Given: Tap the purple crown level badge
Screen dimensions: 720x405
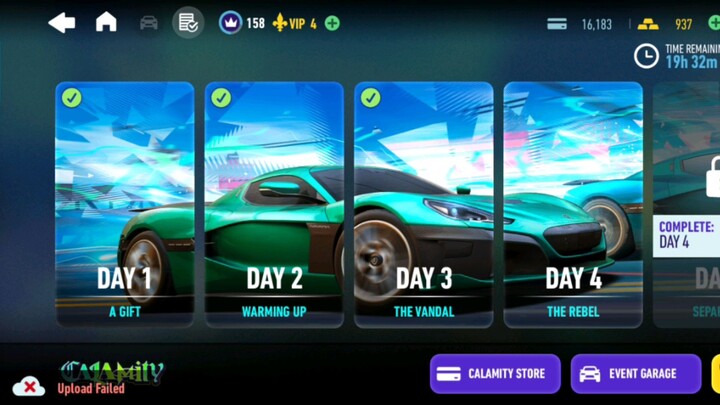Looking at the screenshot, I should [x=230, y=22].
